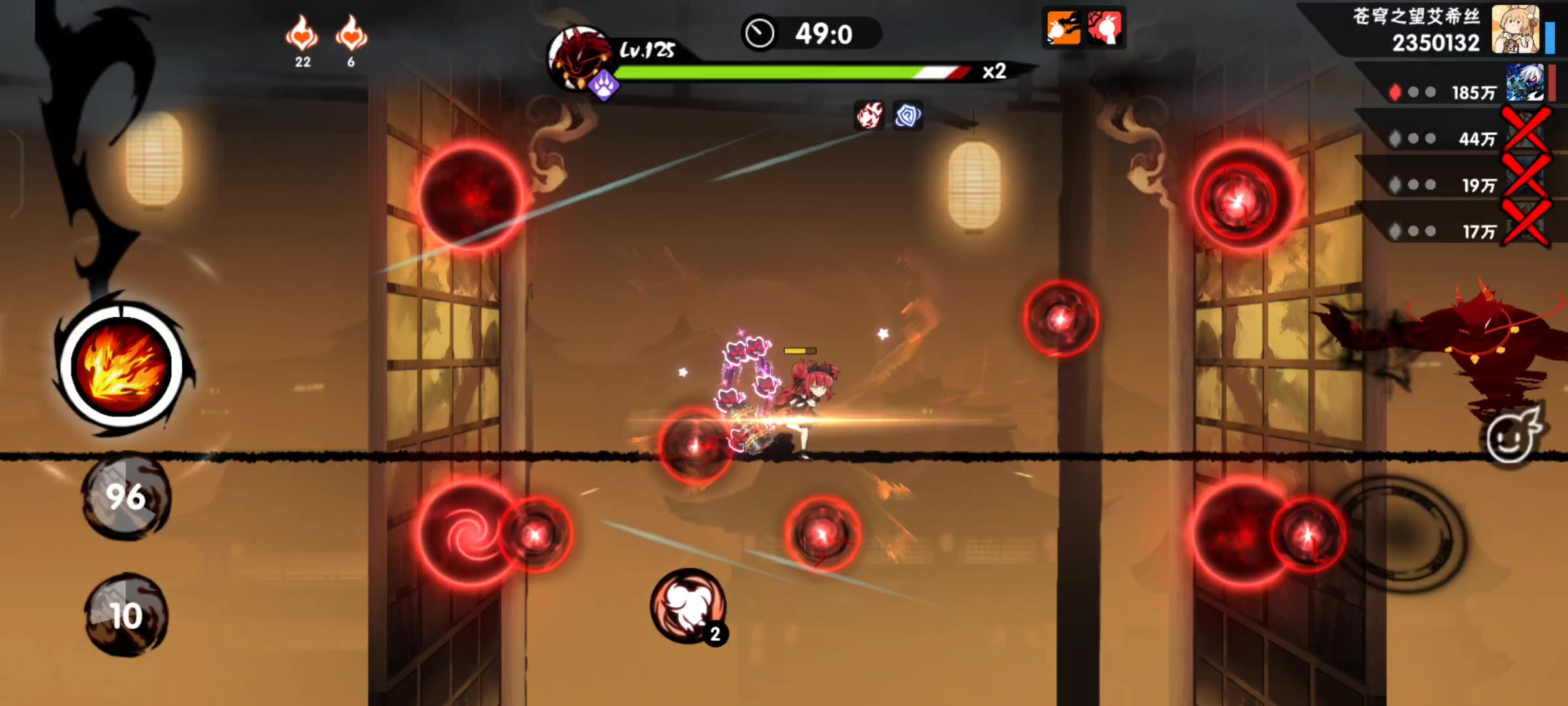
Task: Tap the skill on cooldown showing 10
Action: (x=125, y=615)
